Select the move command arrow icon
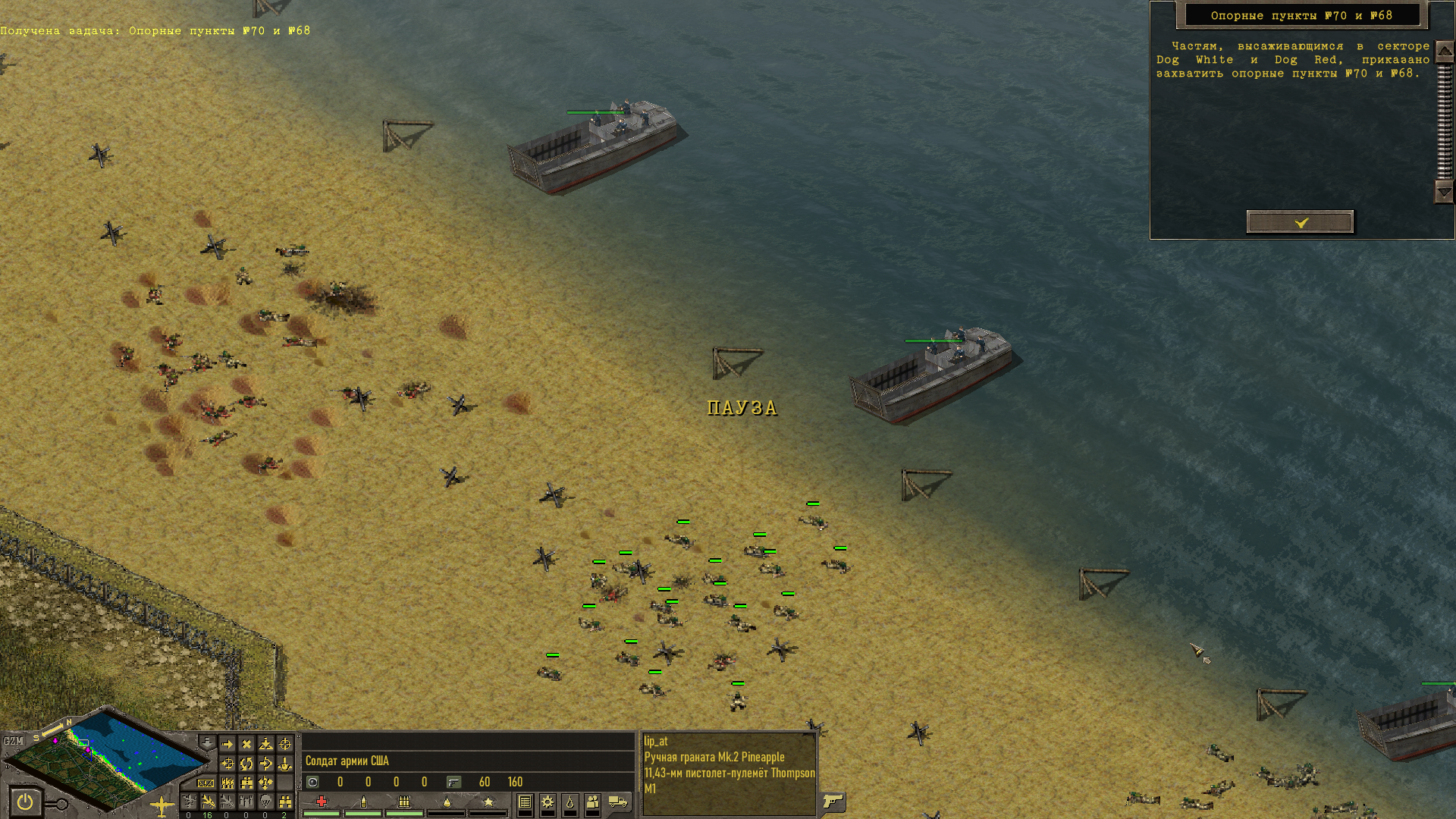 (227, 745)
